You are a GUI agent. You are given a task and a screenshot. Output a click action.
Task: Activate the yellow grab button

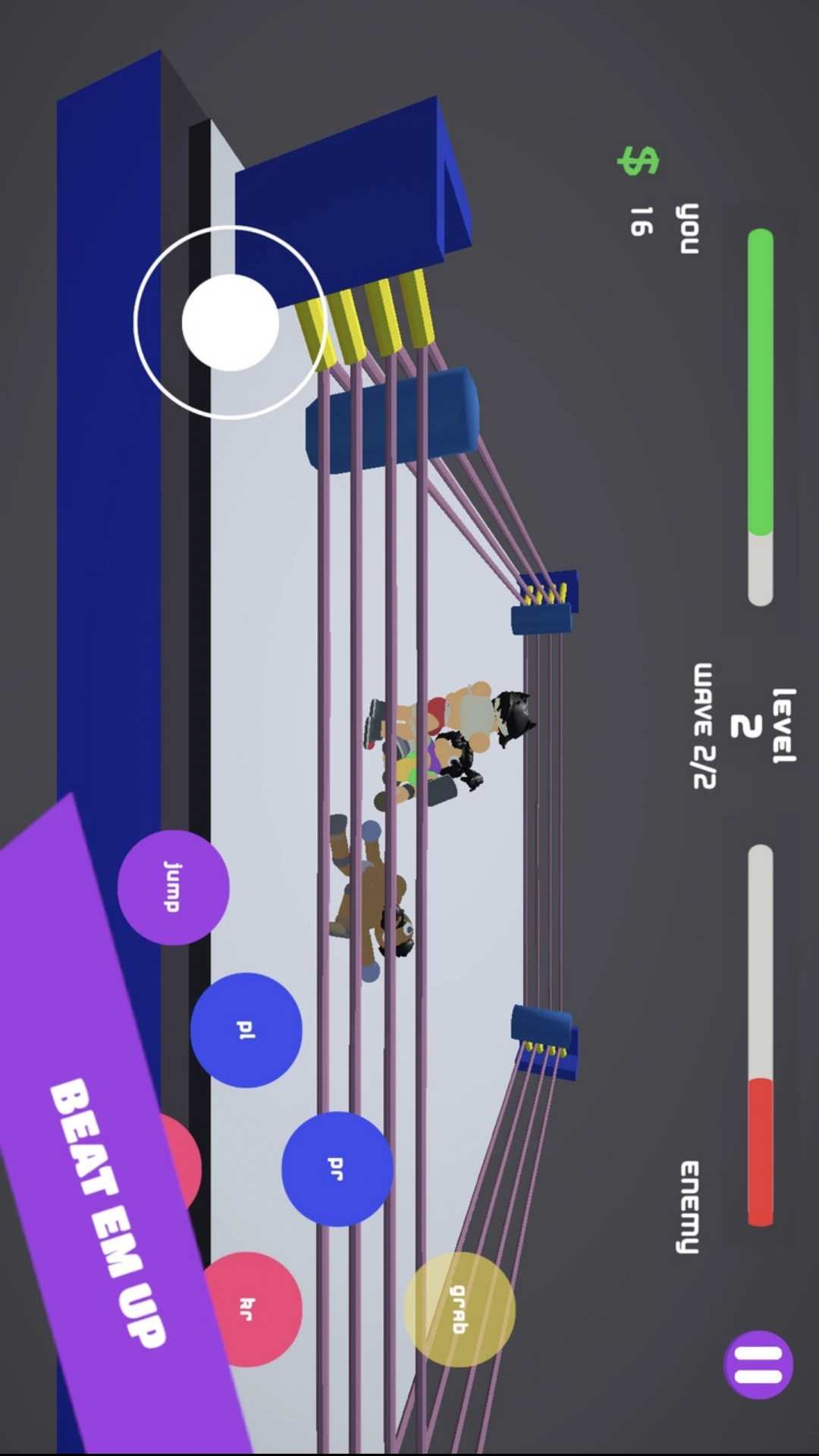(460, 1309)
